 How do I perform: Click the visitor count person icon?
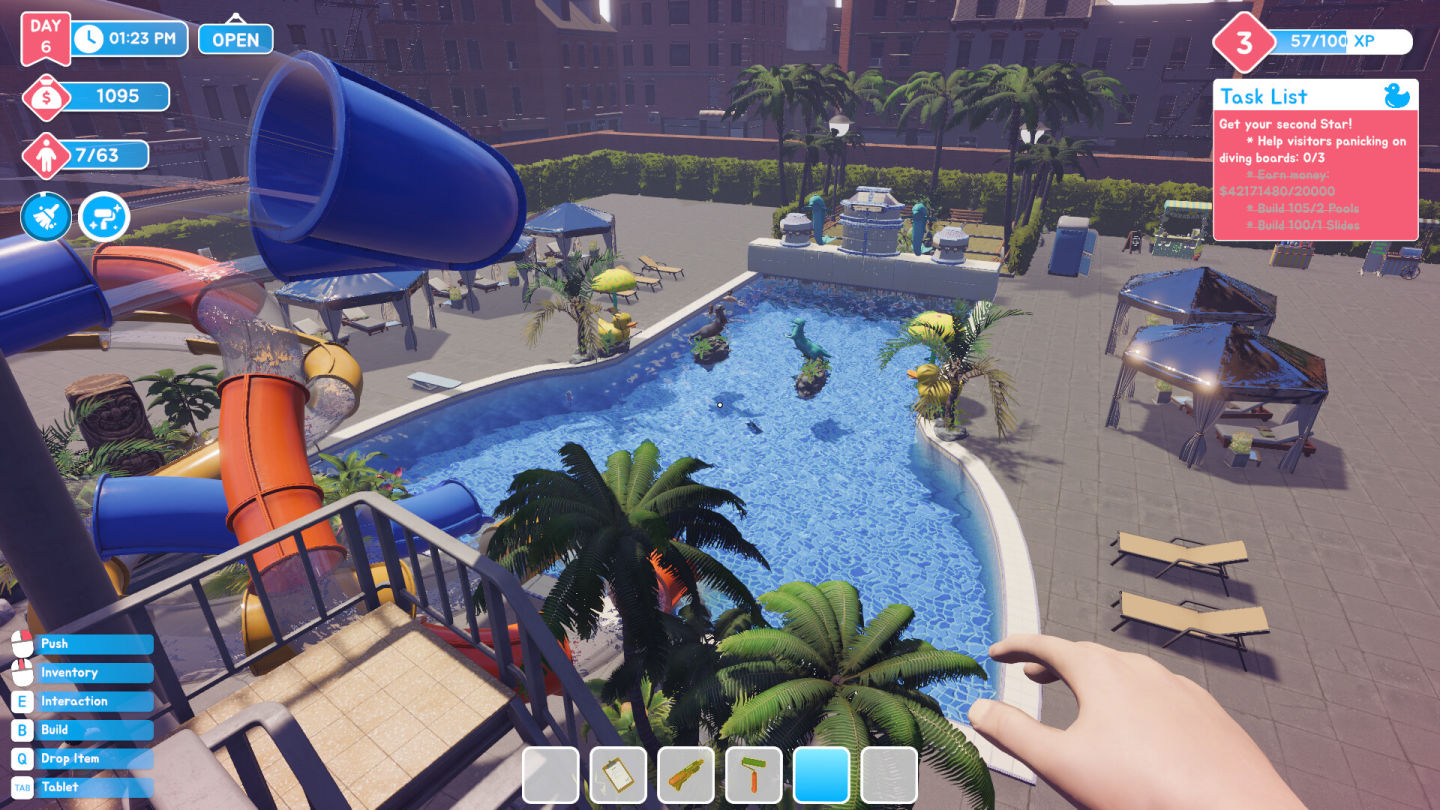[46, 155]
